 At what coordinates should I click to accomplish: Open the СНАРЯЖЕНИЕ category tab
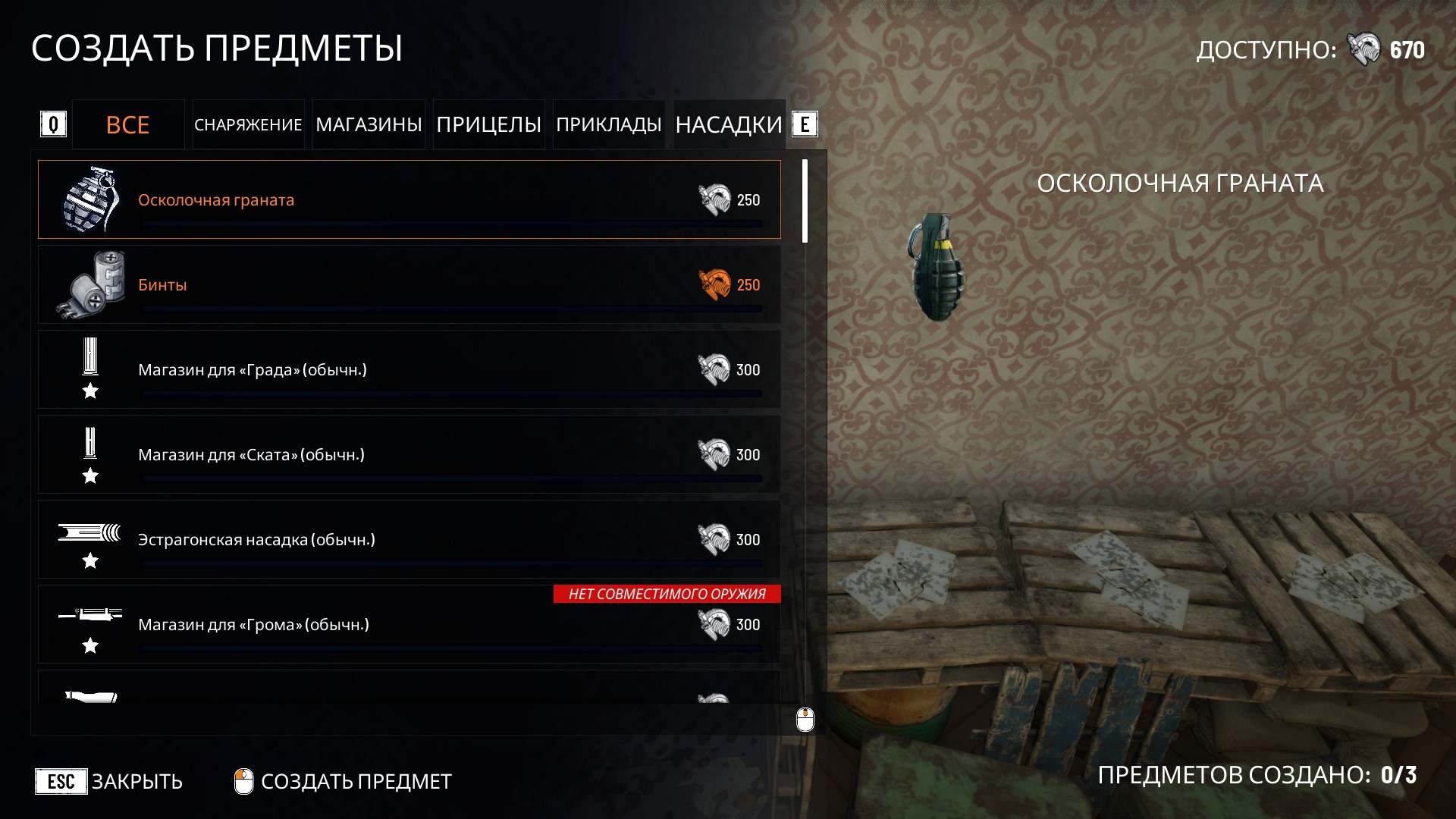[248, 124]
